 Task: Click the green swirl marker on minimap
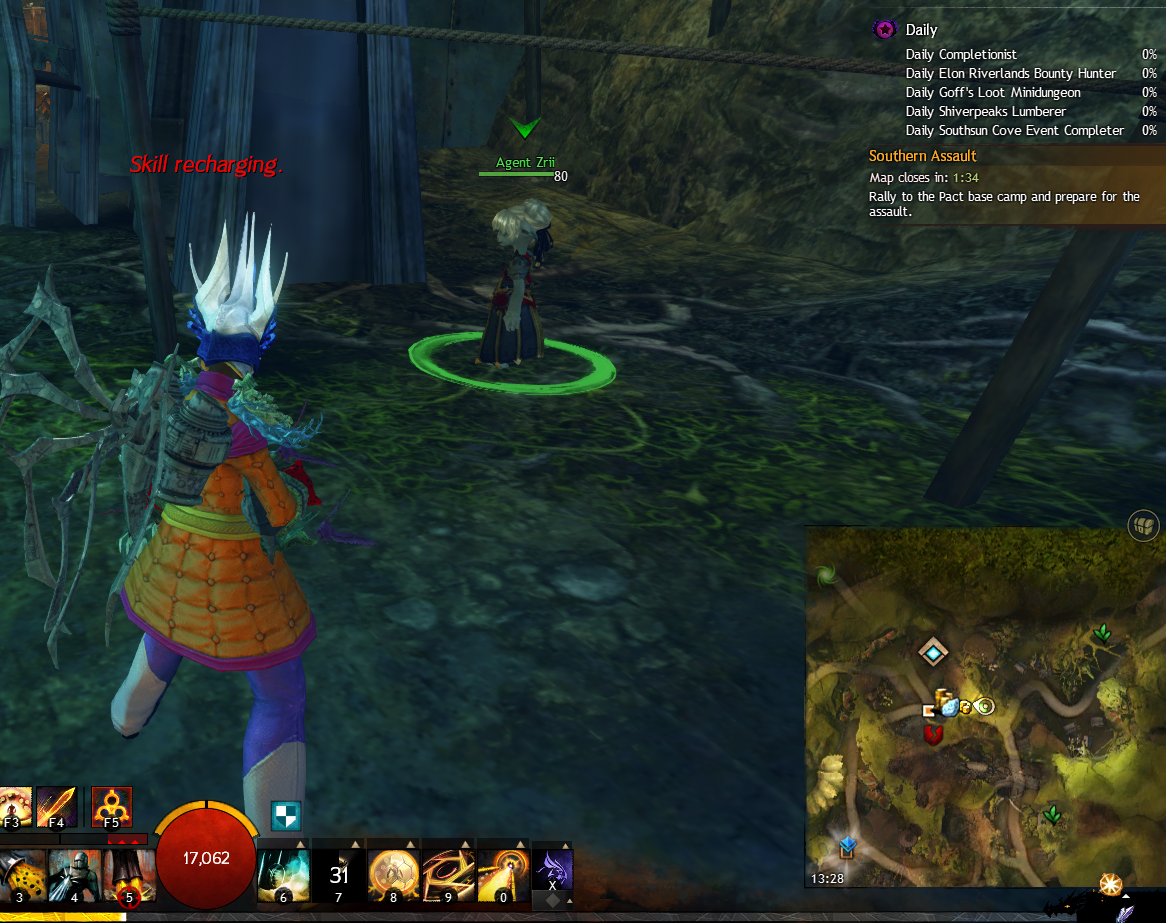tap(826, 575)
